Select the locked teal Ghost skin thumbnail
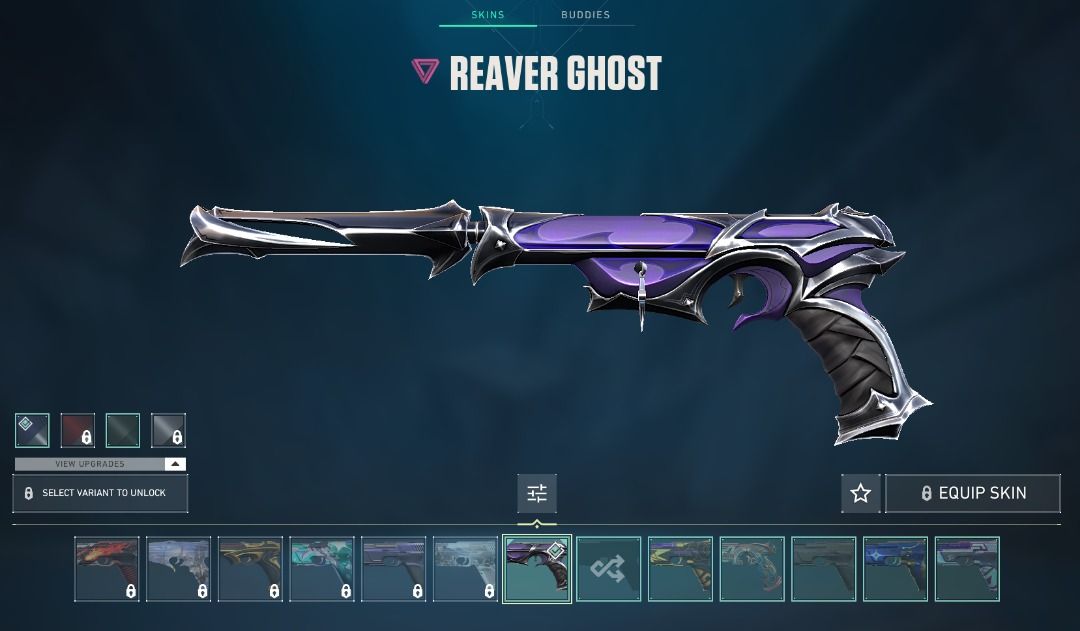The height and width of the screenshot is (631, 1080). (322, 569)
